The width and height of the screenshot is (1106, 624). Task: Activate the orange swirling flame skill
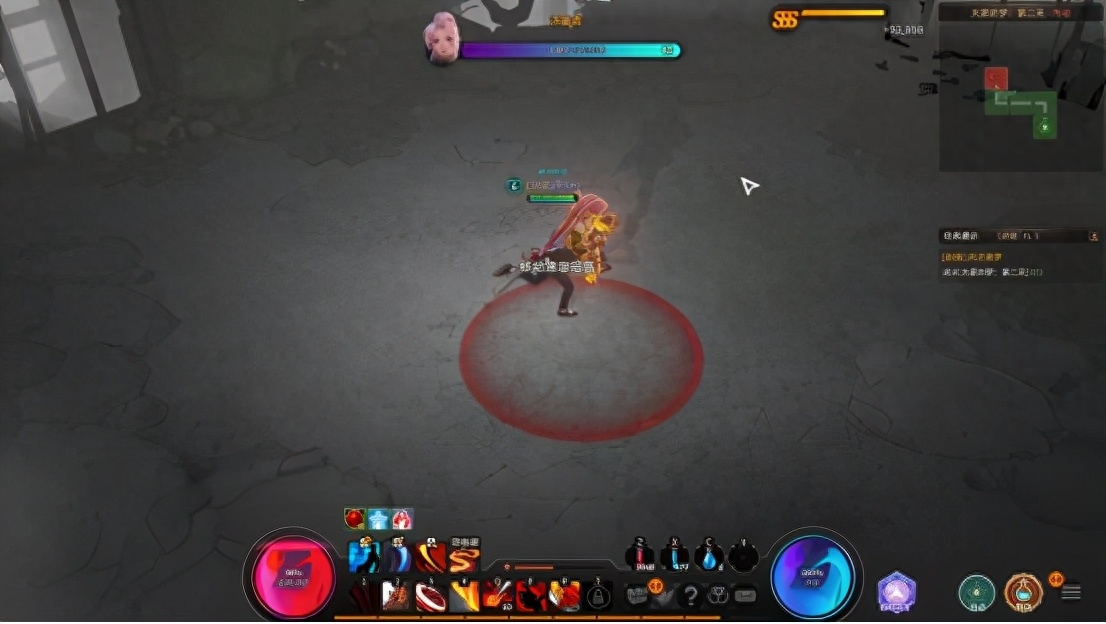coord(464,557)
